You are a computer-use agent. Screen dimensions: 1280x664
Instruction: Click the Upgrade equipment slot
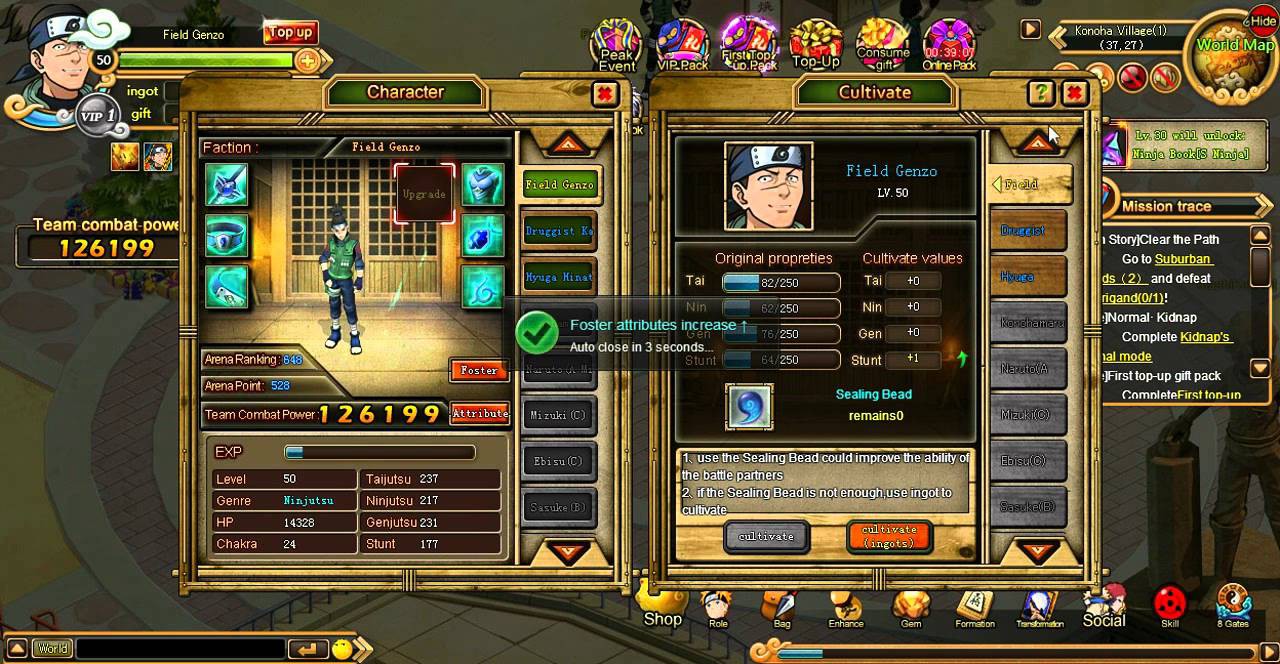pos(423,193)
